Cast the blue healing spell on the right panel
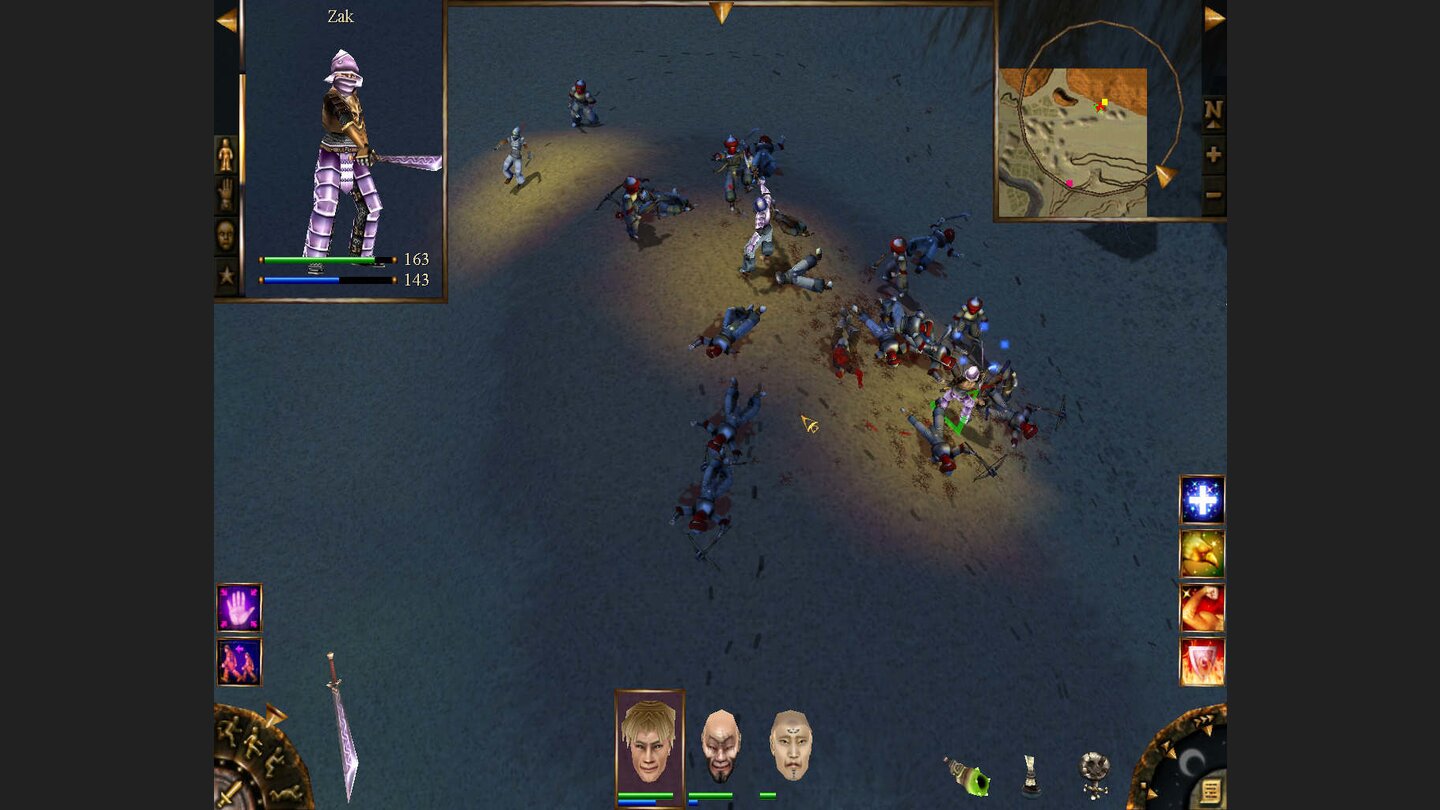The width and height of the screenshot is (1440, 810). coord(1201,498)
